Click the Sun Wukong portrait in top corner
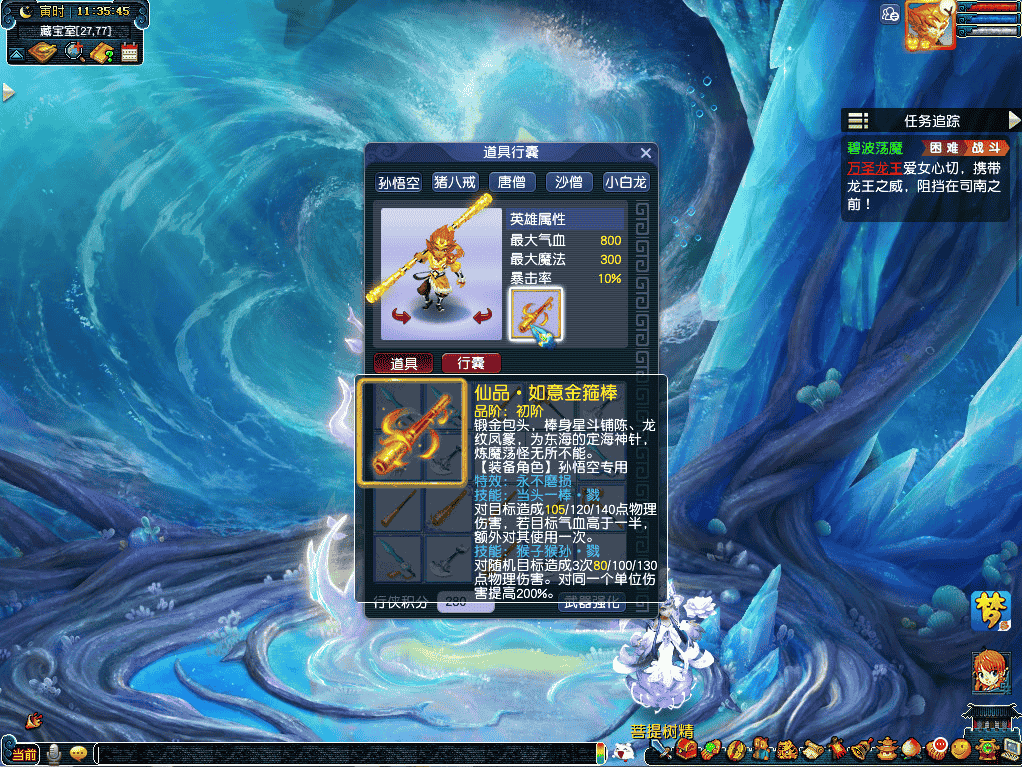1022x767 pixels. (x=928, y=25)
